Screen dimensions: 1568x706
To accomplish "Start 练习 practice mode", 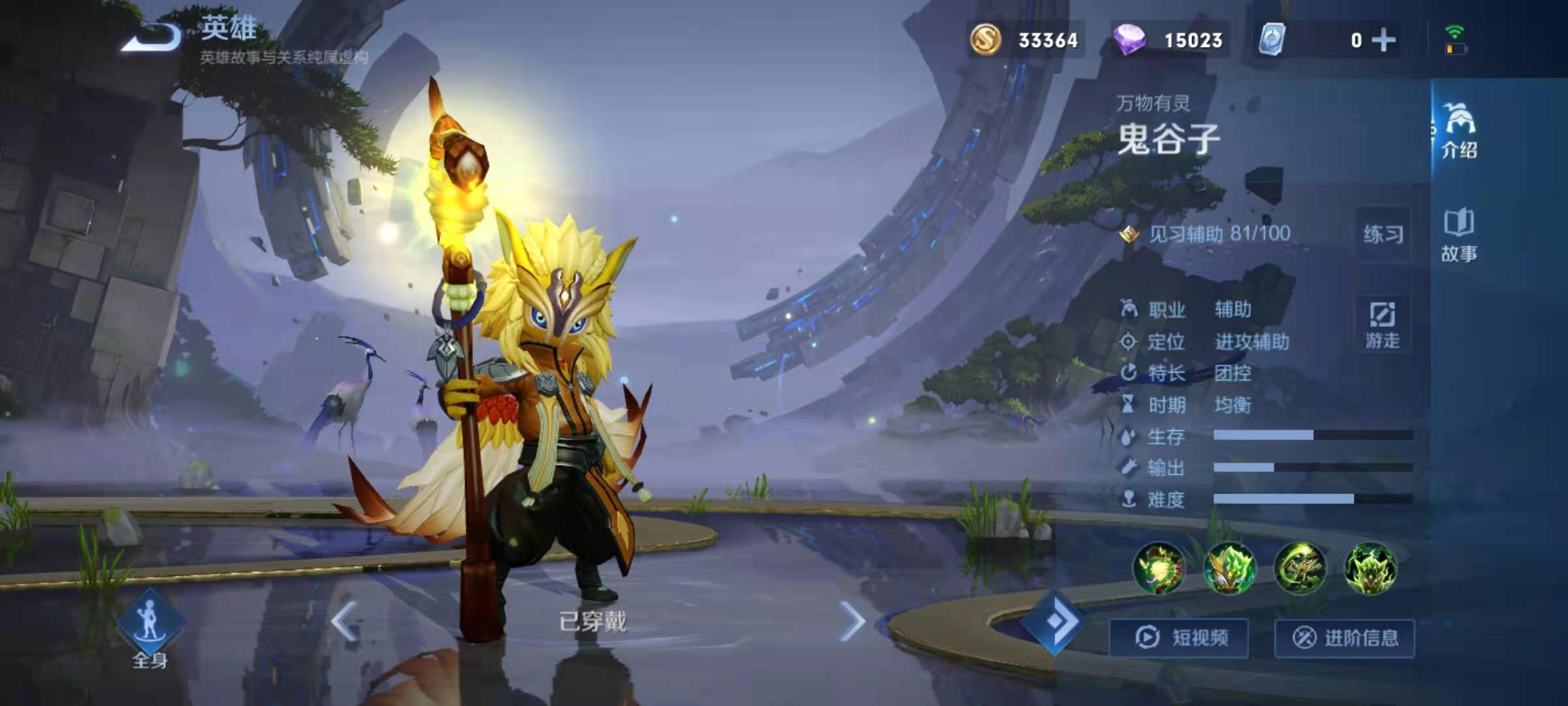I will coord(1383,234).
